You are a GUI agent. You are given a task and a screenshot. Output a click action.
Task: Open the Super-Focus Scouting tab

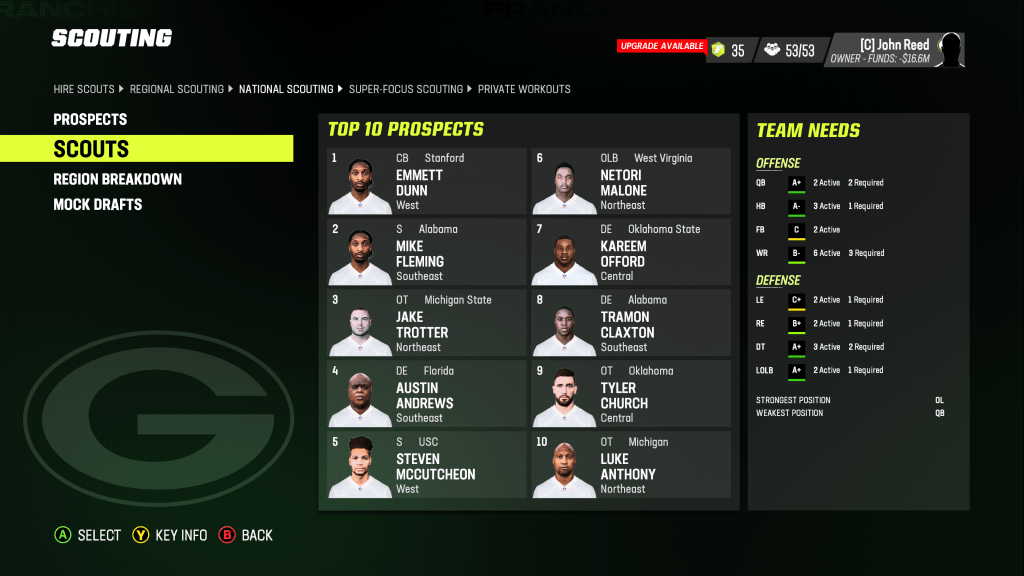pyautogui.click(x=406, y=89)
